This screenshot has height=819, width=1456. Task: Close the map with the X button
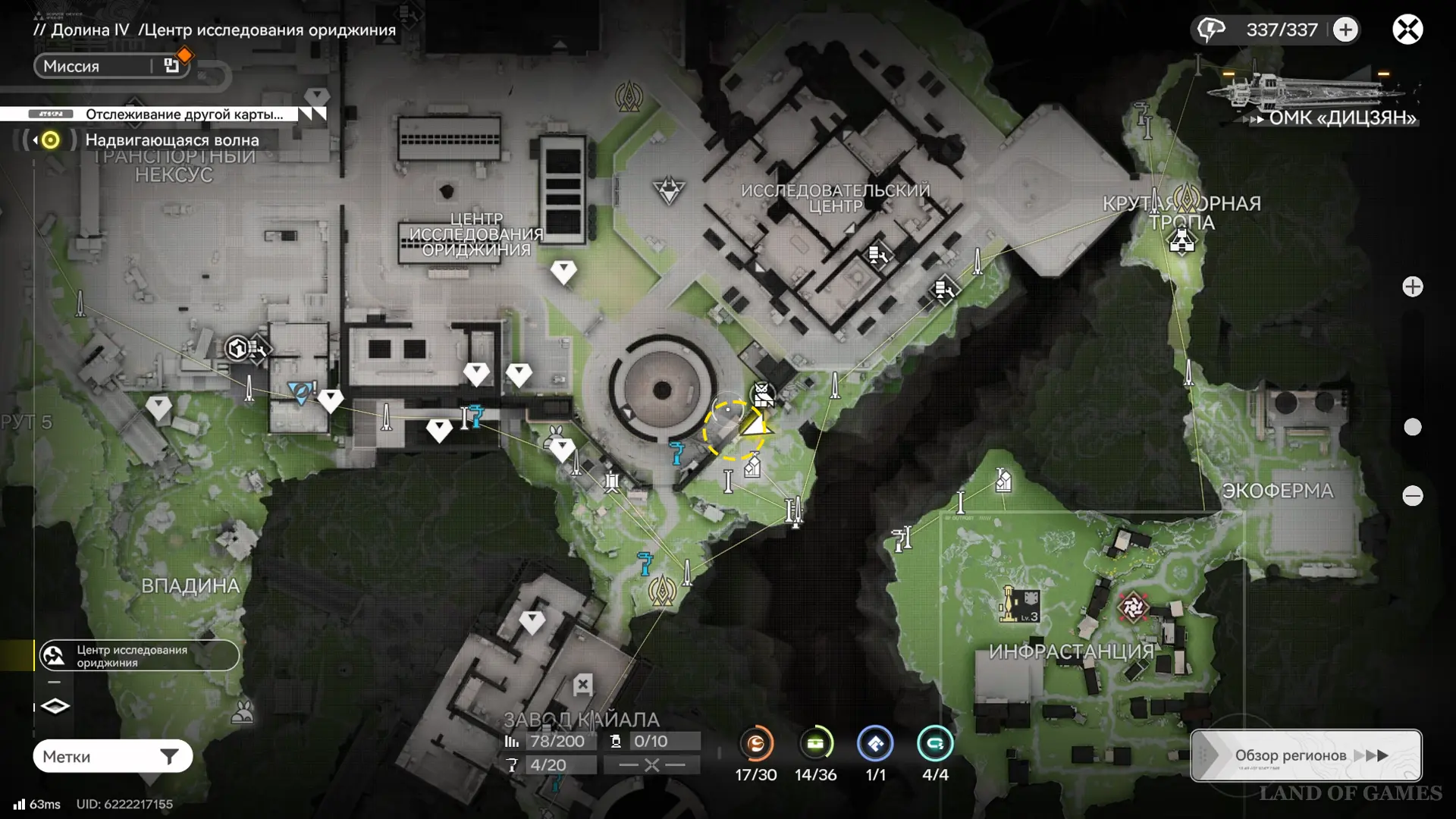click(1407, 30)
